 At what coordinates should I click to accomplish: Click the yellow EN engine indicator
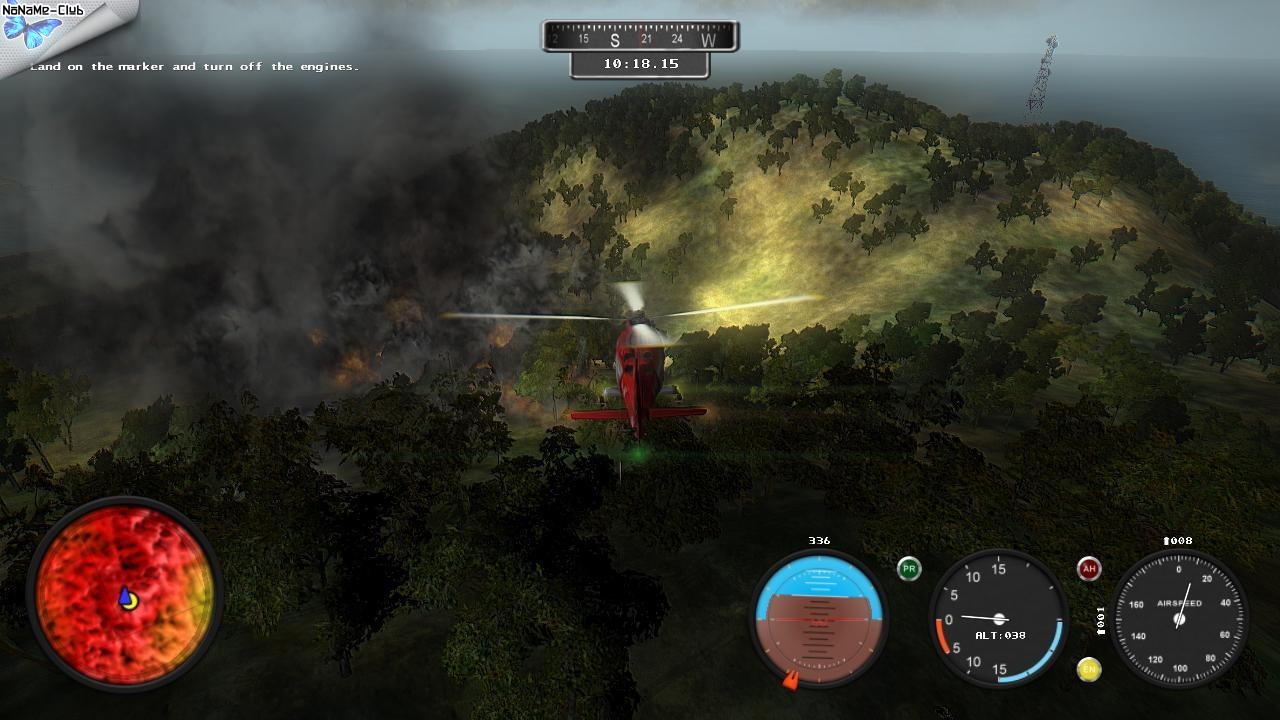(x=1089, y=669)
